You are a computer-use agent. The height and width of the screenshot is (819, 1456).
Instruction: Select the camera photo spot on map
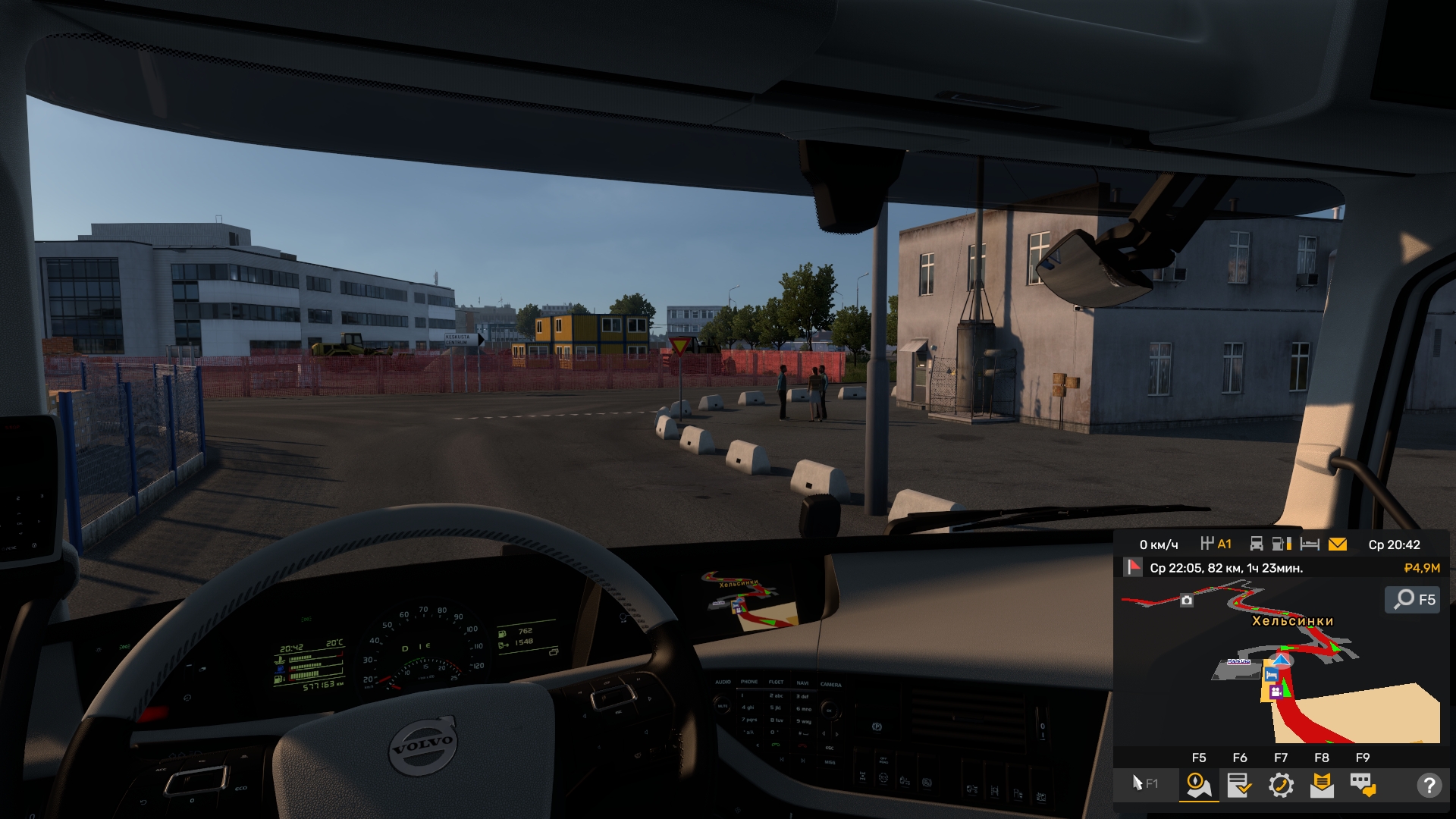pos(1187,601)
